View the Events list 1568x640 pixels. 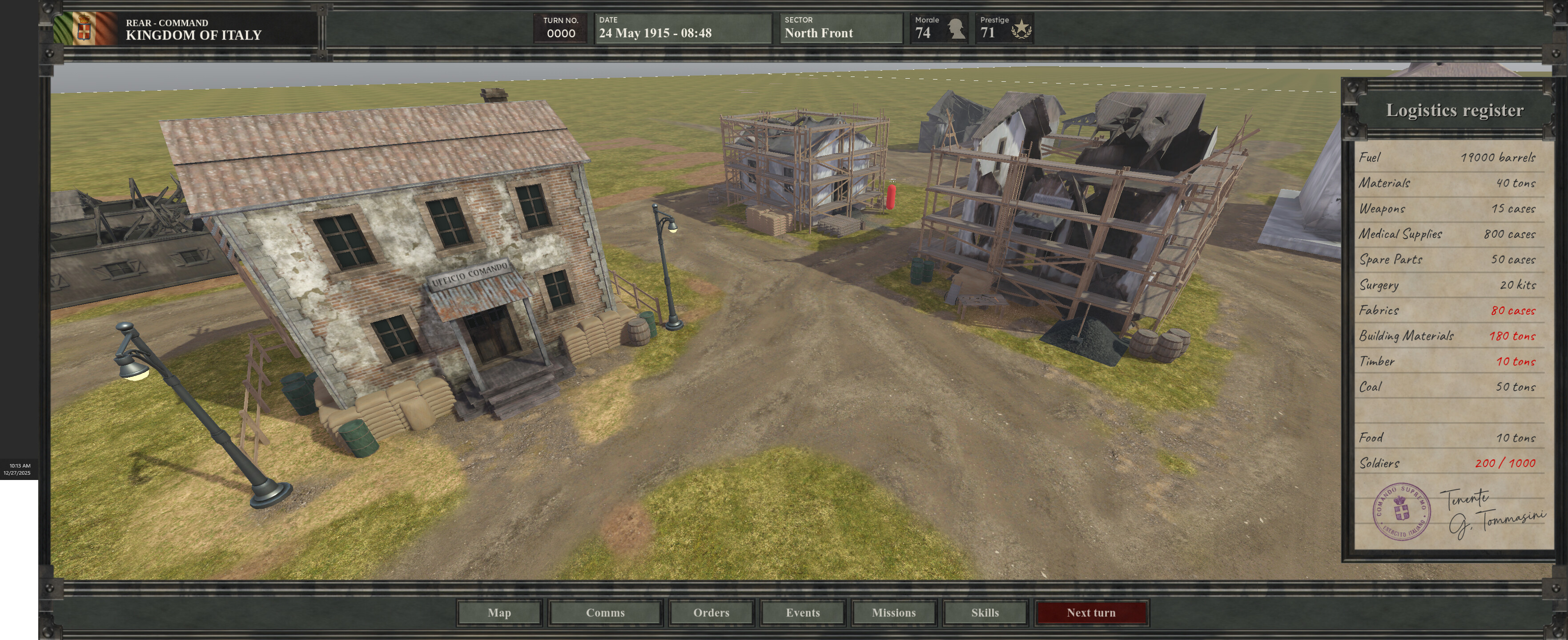[x=802, y=612]
